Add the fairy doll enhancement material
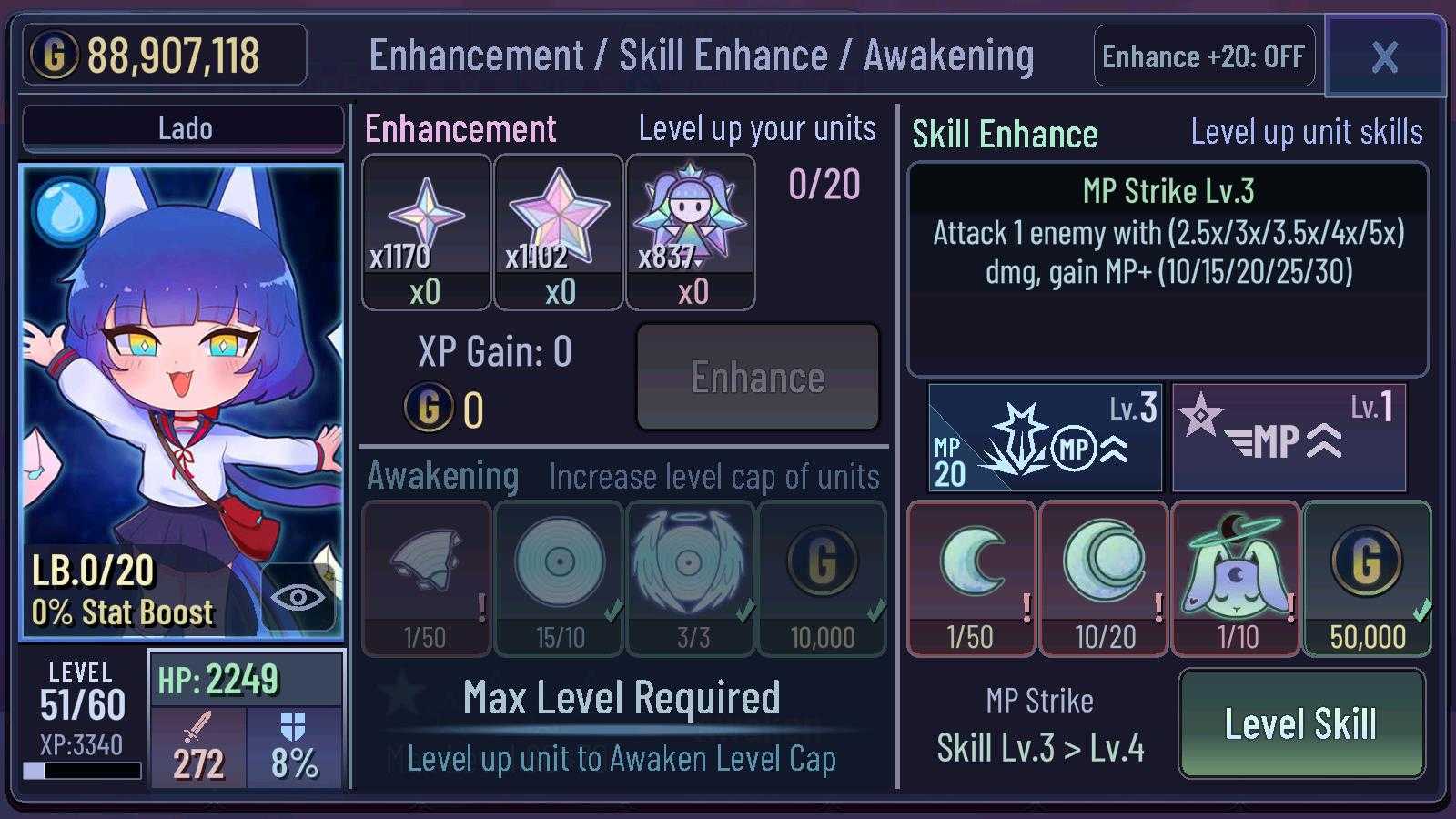The image size is (1456, 819). [x=691, y=231]
